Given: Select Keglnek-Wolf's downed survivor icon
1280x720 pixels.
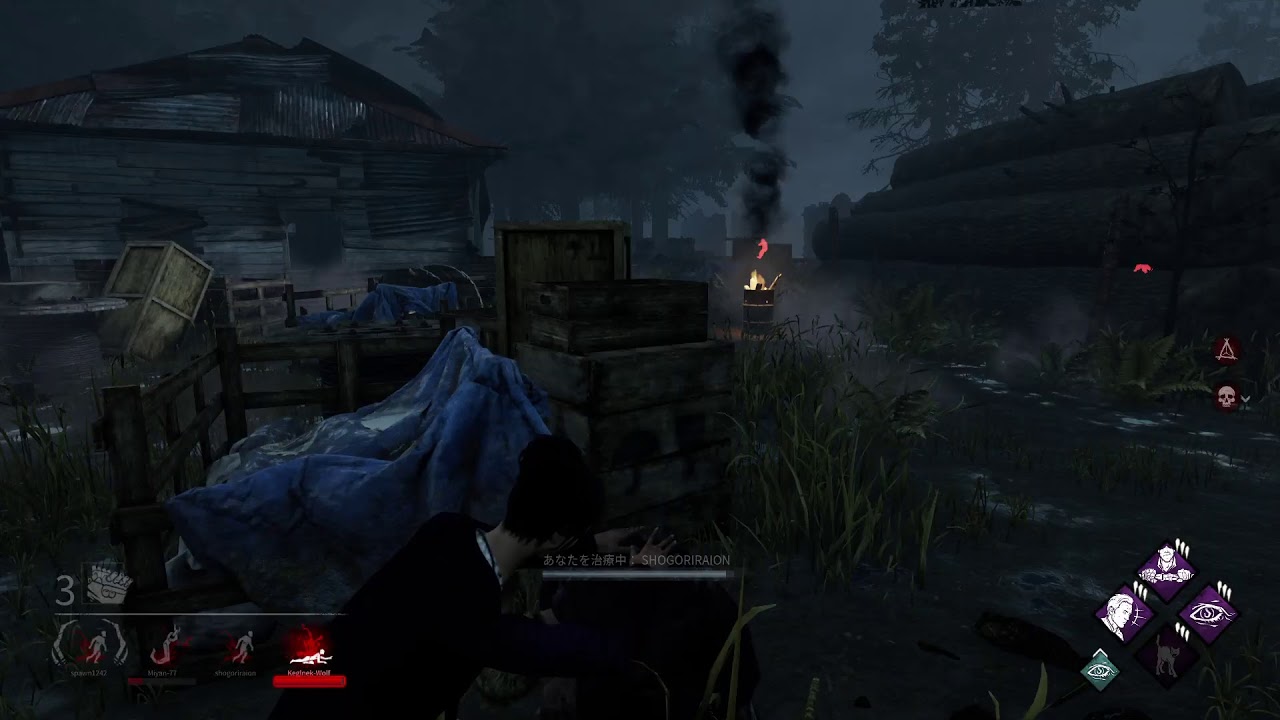Looking at the screenshot, I should coord(308,647).
